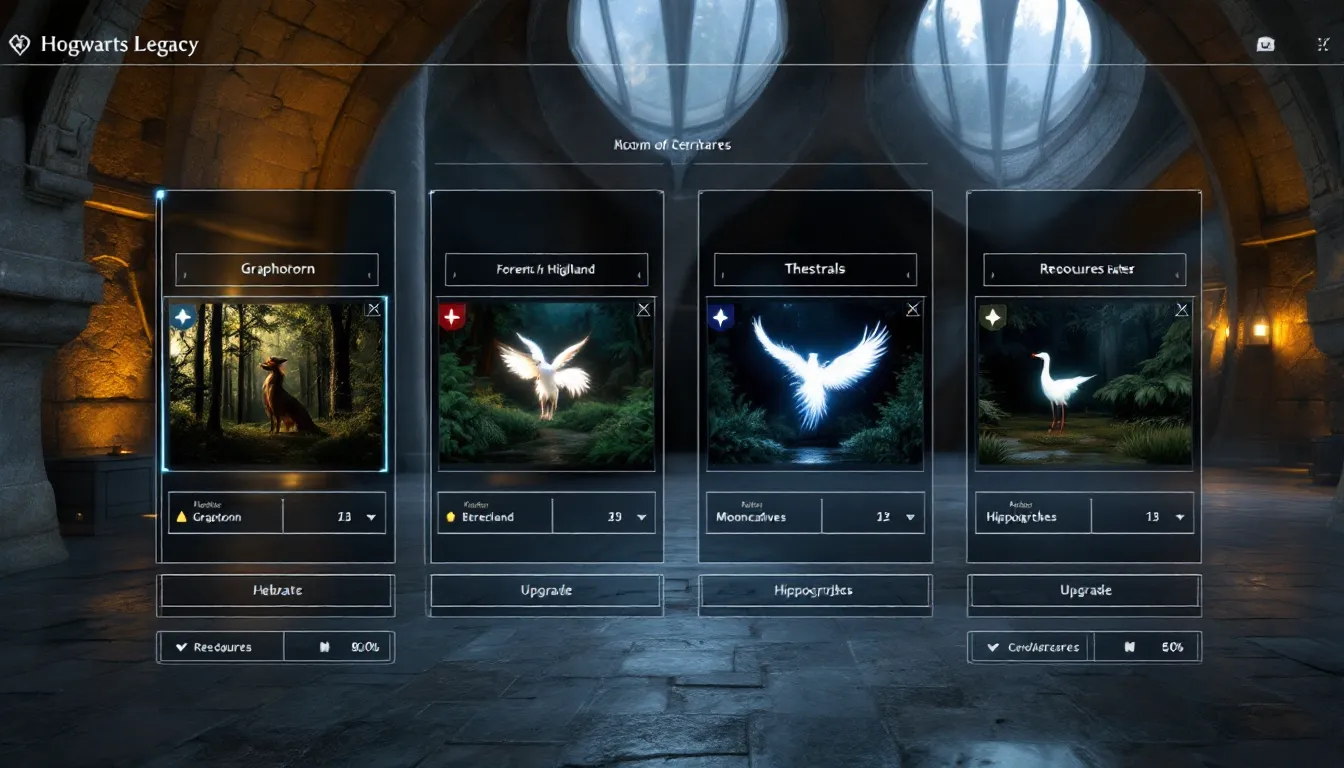This screenshot has width=1344, height=768.
Task: Open the Thestrals header label
Action: tap(815, 269)
